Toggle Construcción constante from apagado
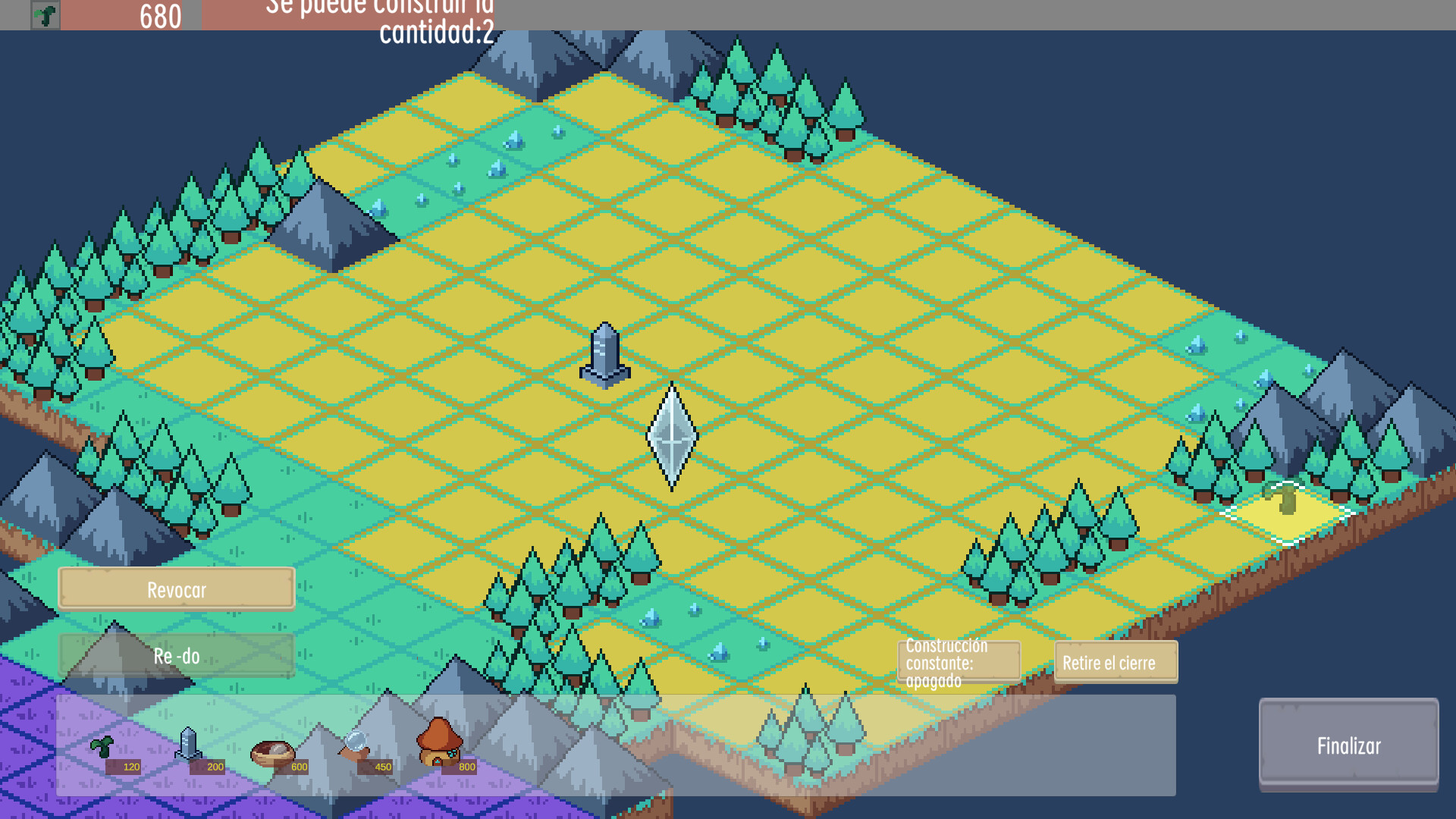The height and width of the screenshot is (819, 1456). click(x=959, y=662)
